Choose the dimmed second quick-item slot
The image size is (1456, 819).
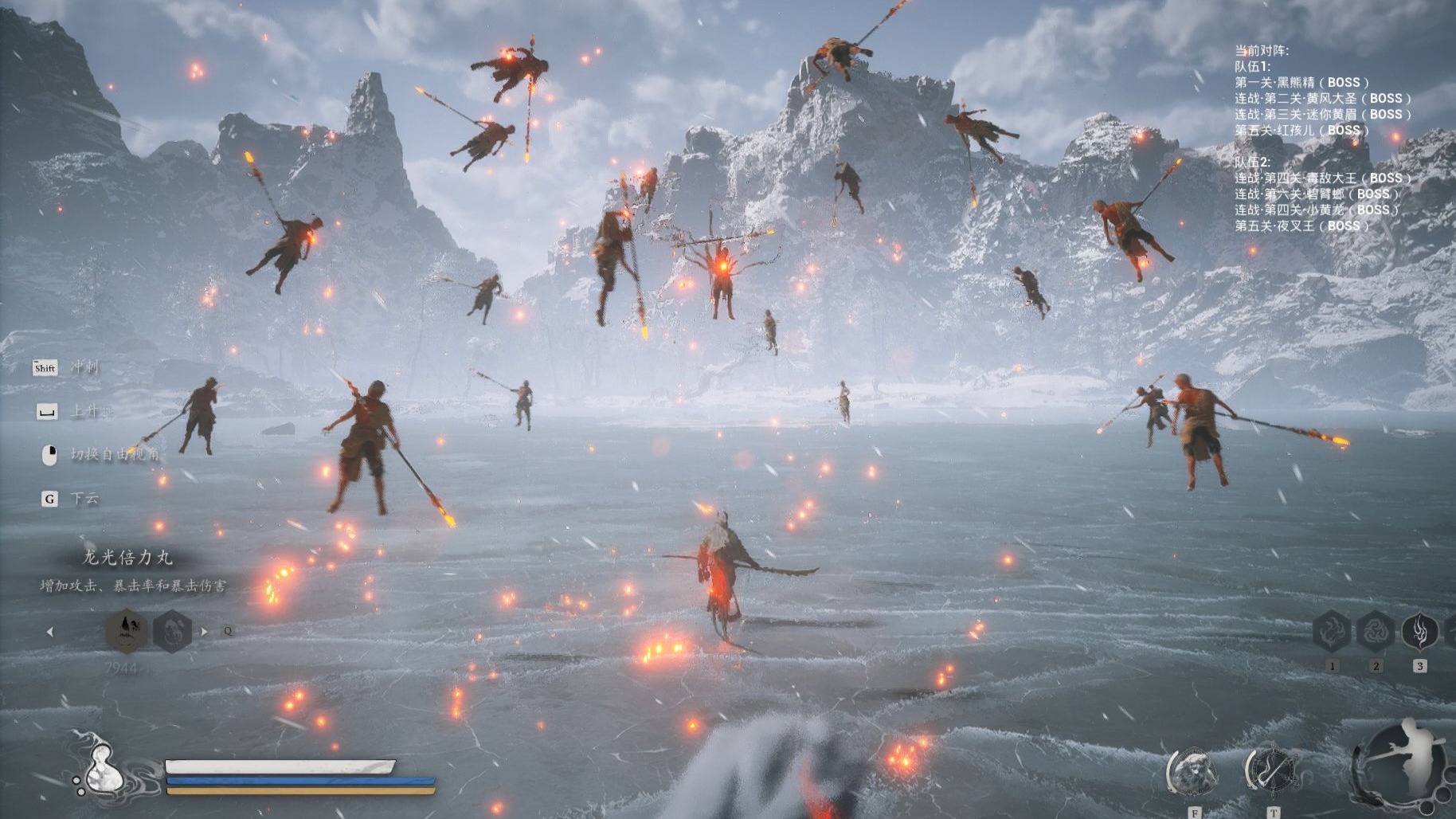pos(172,631)
